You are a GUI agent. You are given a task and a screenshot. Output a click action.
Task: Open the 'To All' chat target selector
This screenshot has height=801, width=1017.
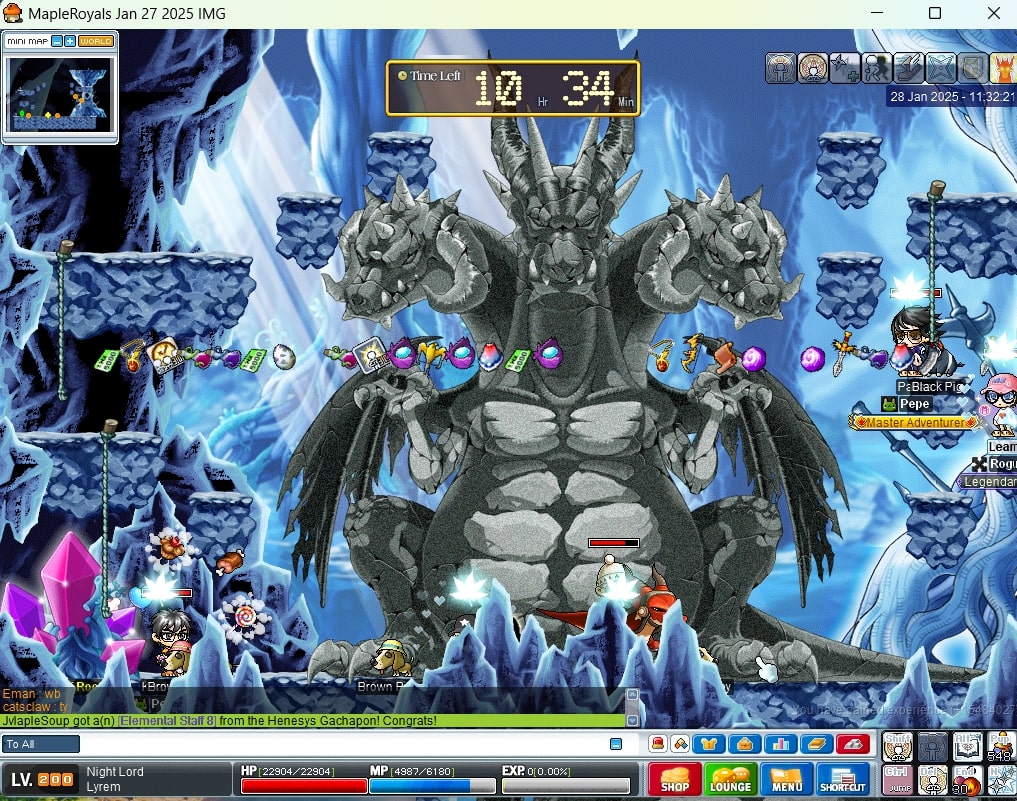[41, 744]
